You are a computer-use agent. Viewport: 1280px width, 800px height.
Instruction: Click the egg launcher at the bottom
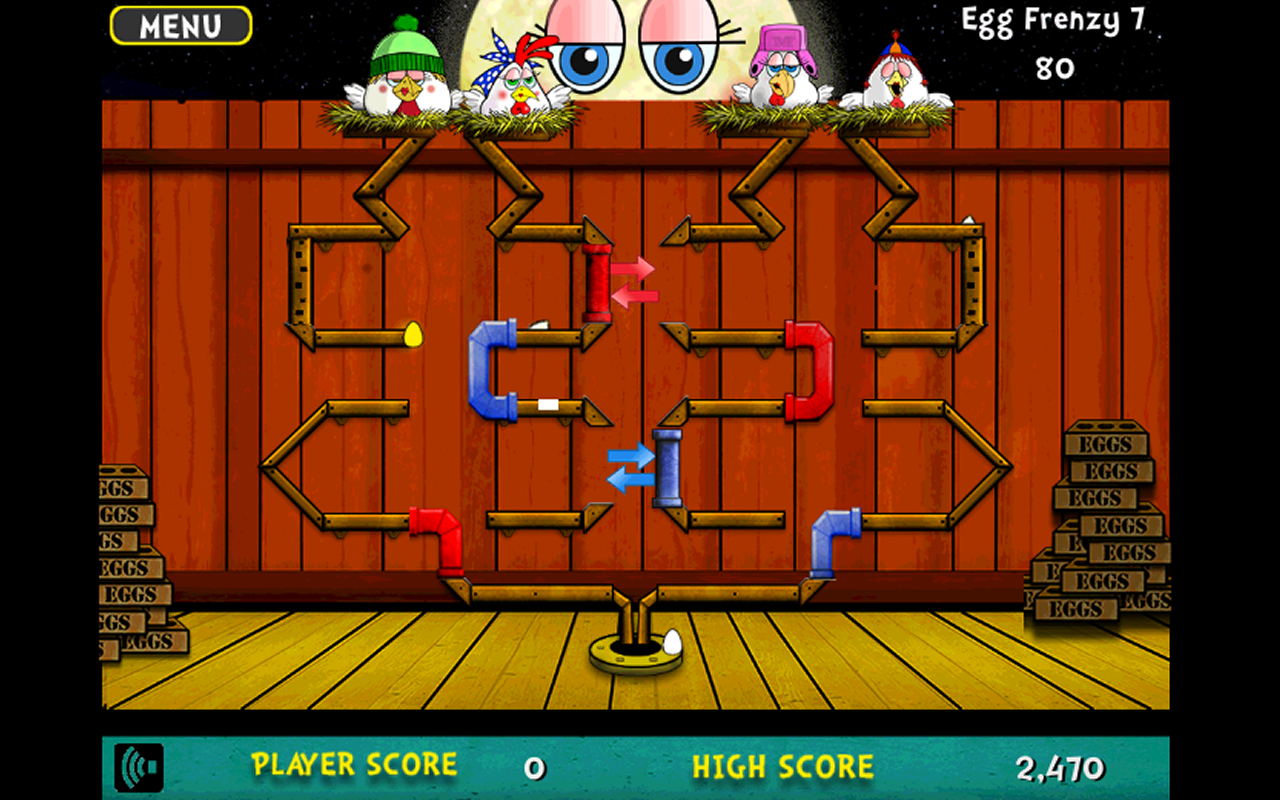[x=637, y=650]
